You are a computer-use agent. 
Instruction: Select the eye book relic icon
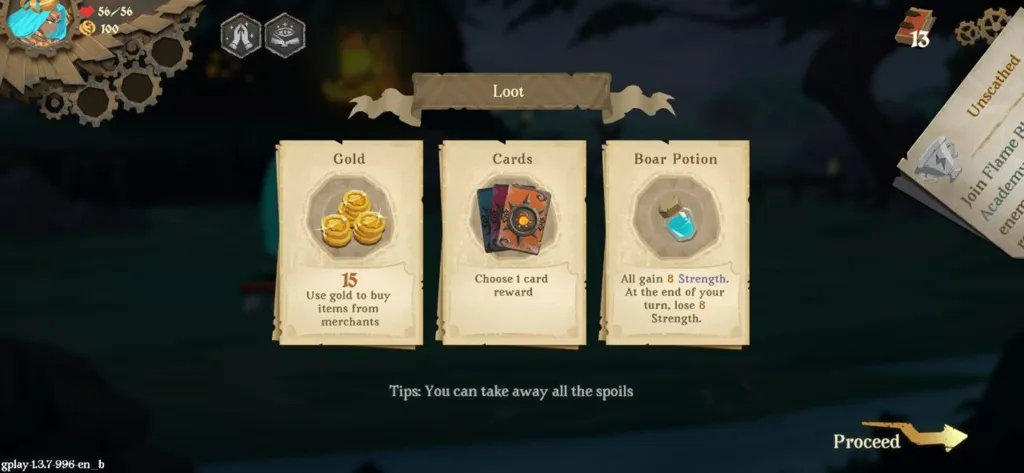pos(285,34)
